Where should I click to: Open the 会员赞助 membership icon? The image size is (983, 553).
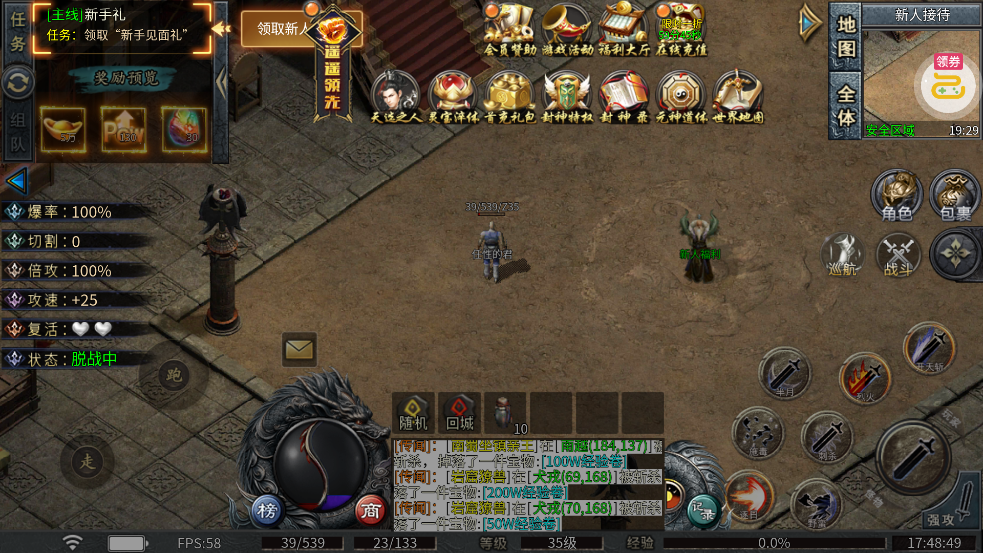tap(509, 28)
